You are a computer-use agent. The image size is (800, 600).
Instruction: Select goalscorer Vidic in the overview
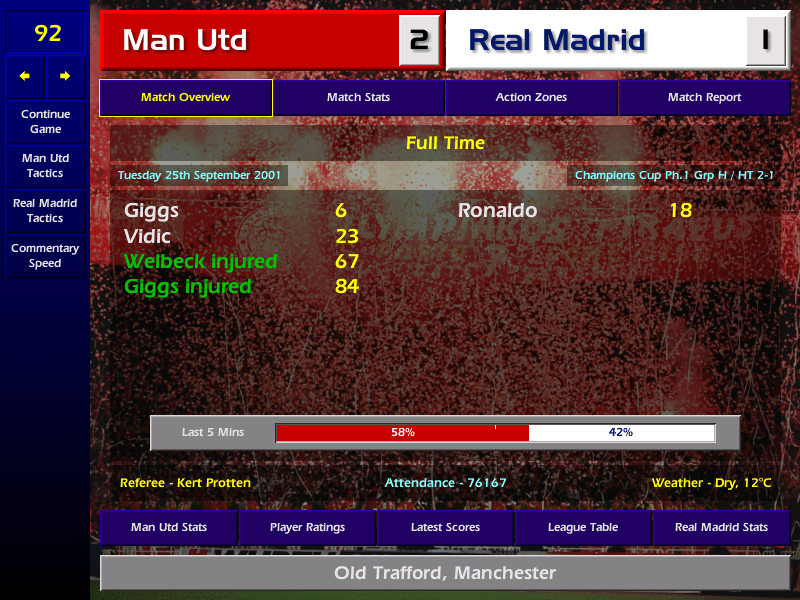147,237
